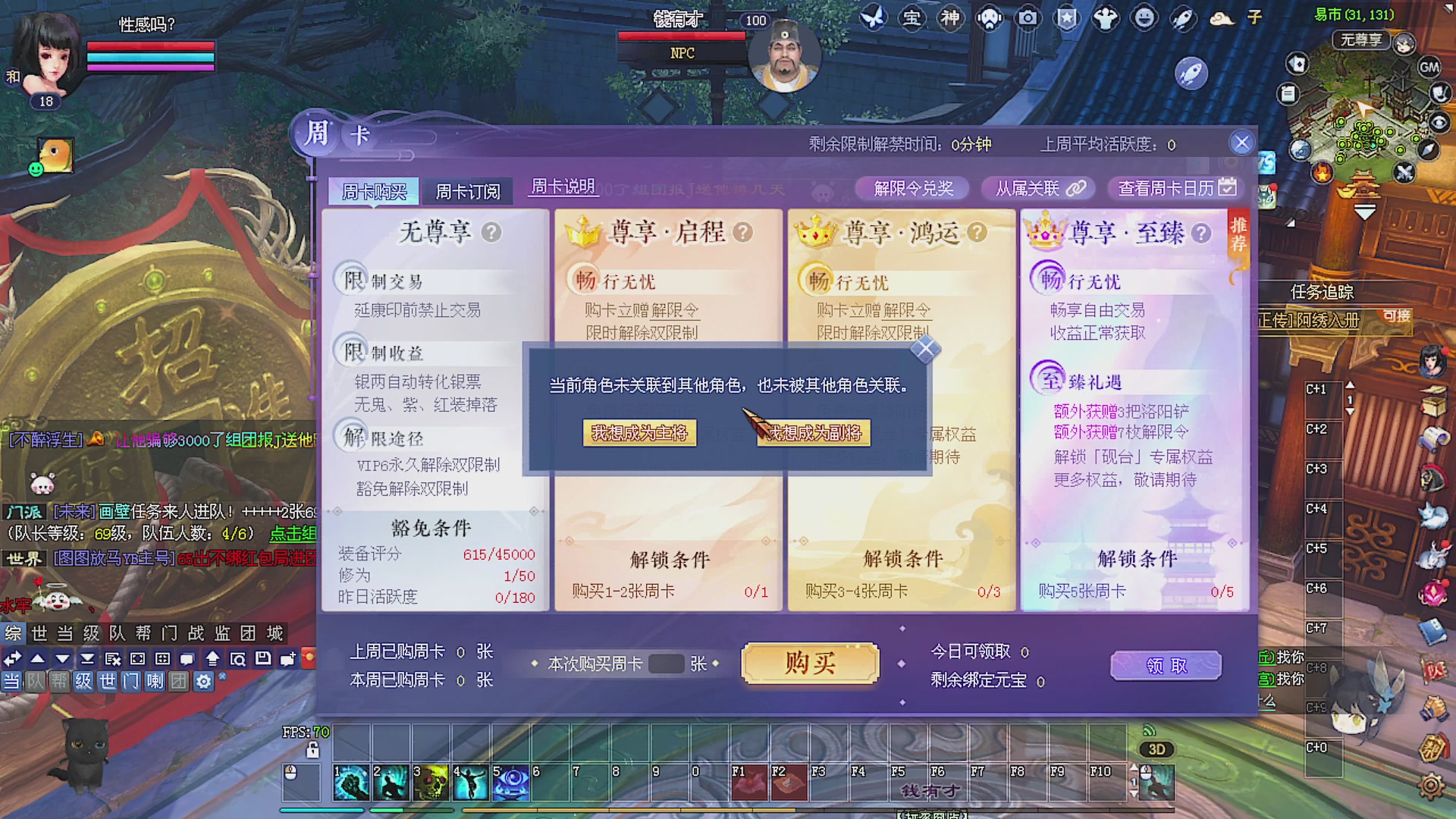Switch to the 周卡订阅 tab
Viewport: 1456px width, 819px height.
coord(469,190)
